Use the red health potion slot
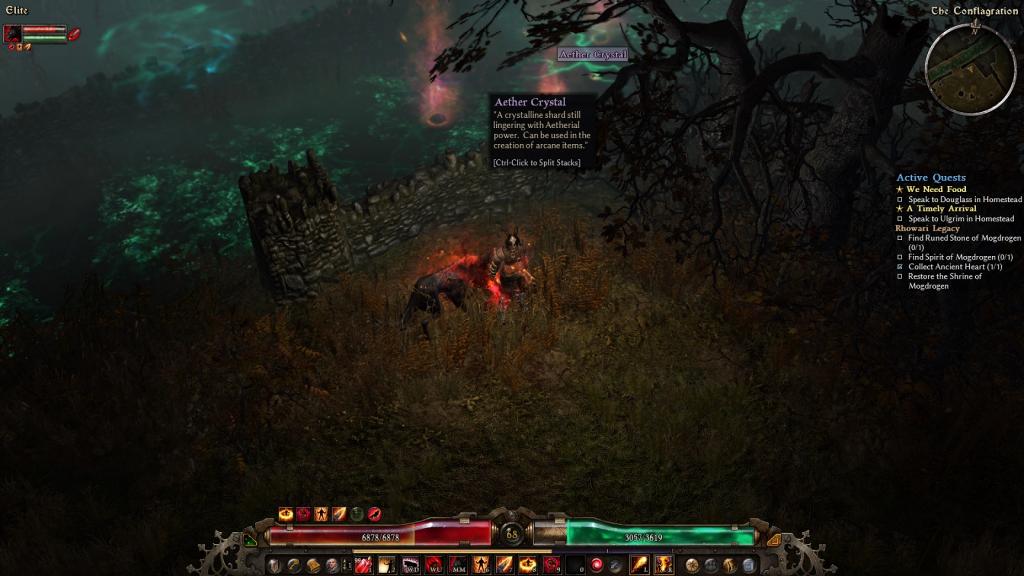 tap(362, 565)
